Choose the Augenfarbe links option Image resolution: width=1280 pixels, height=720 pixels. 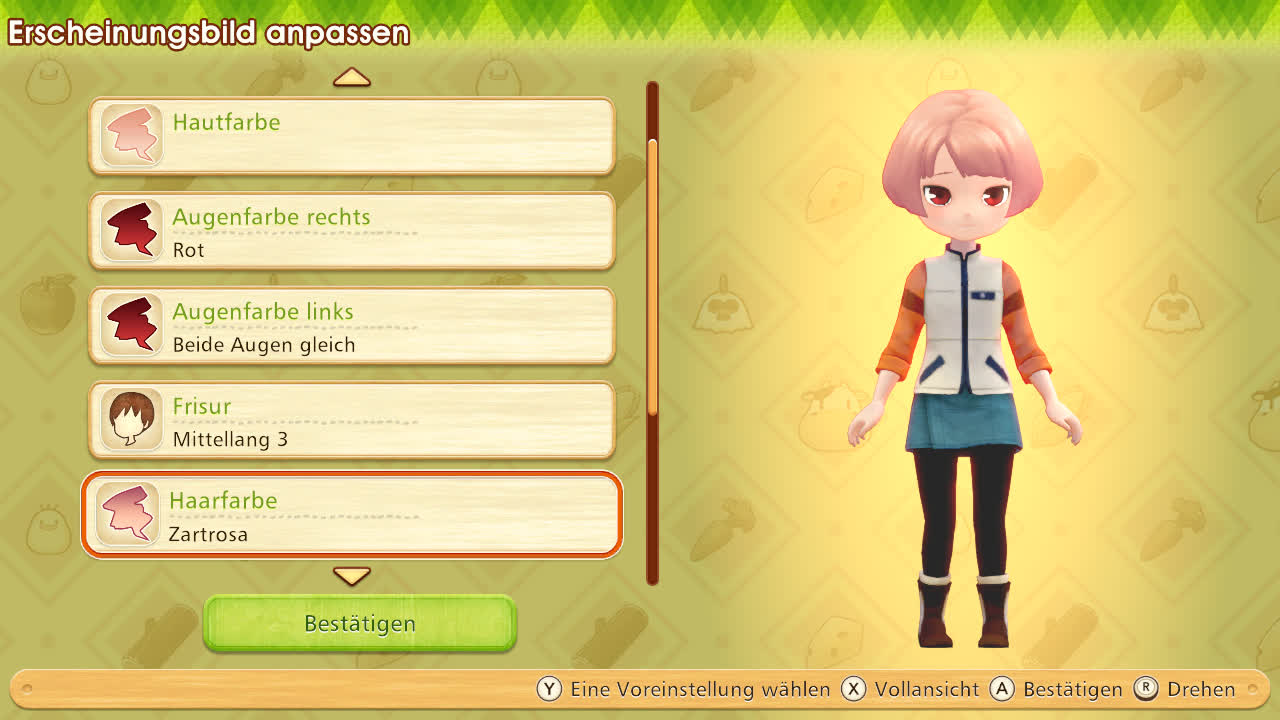352,326
